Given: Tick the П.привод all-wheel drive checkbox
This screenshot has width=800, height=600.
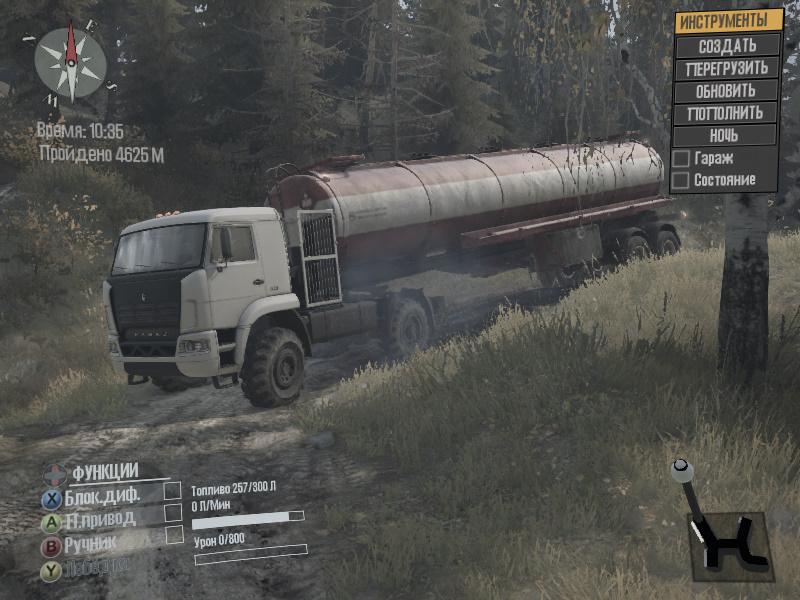Looking at the screenshot, I should (x=173, y=512).
